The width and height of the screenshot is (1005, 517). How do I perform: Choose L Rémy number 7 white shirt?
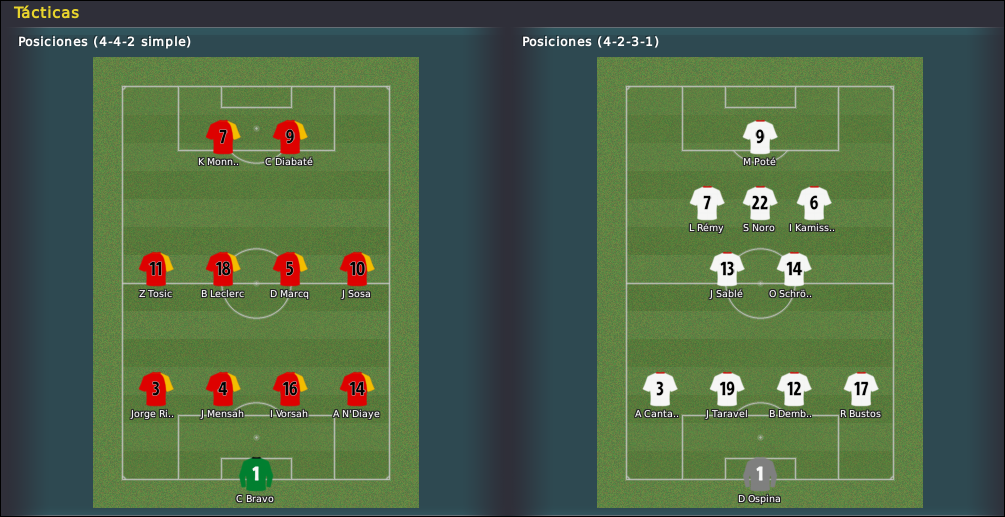tap(707, 203)
